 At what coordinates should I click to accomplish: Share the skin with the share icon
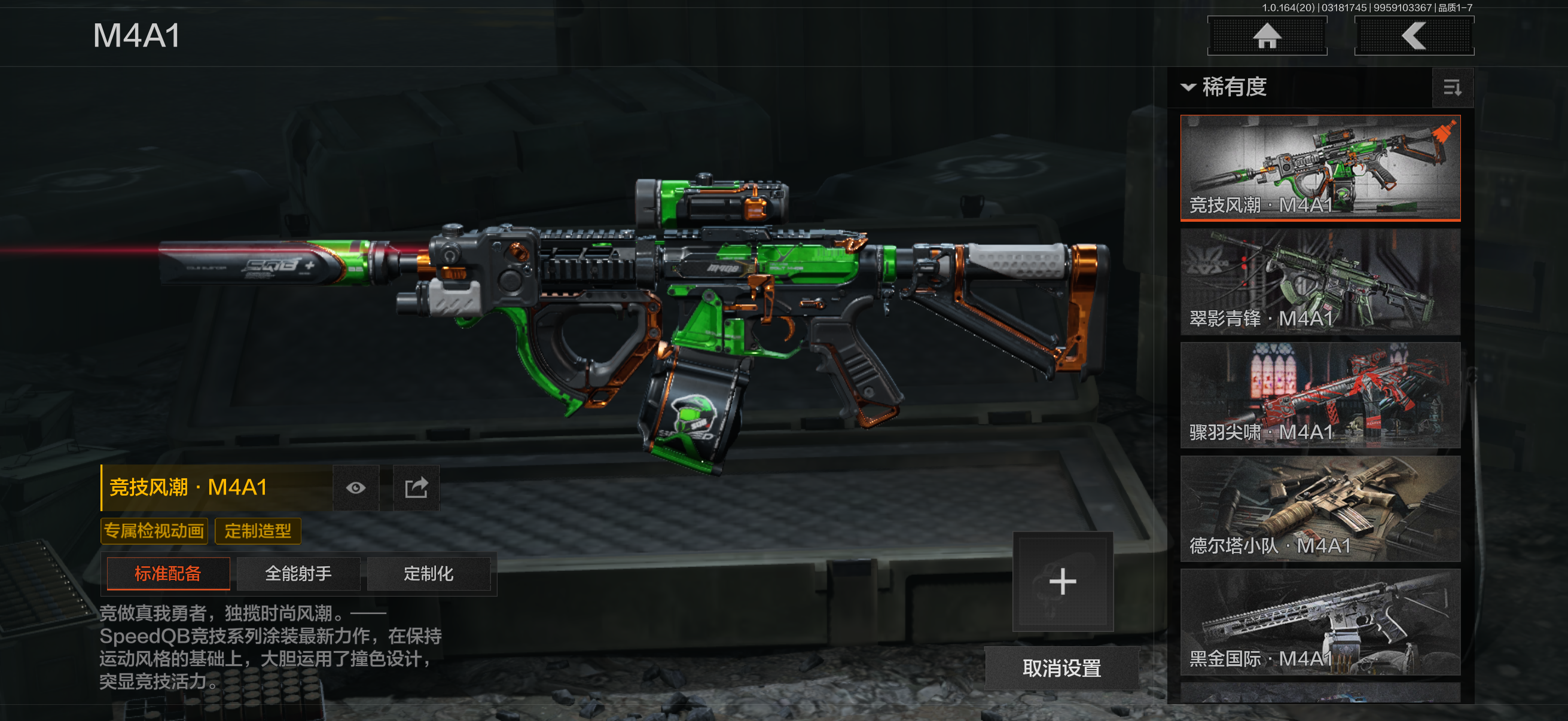pyautogui.click(x=416, y=488)
